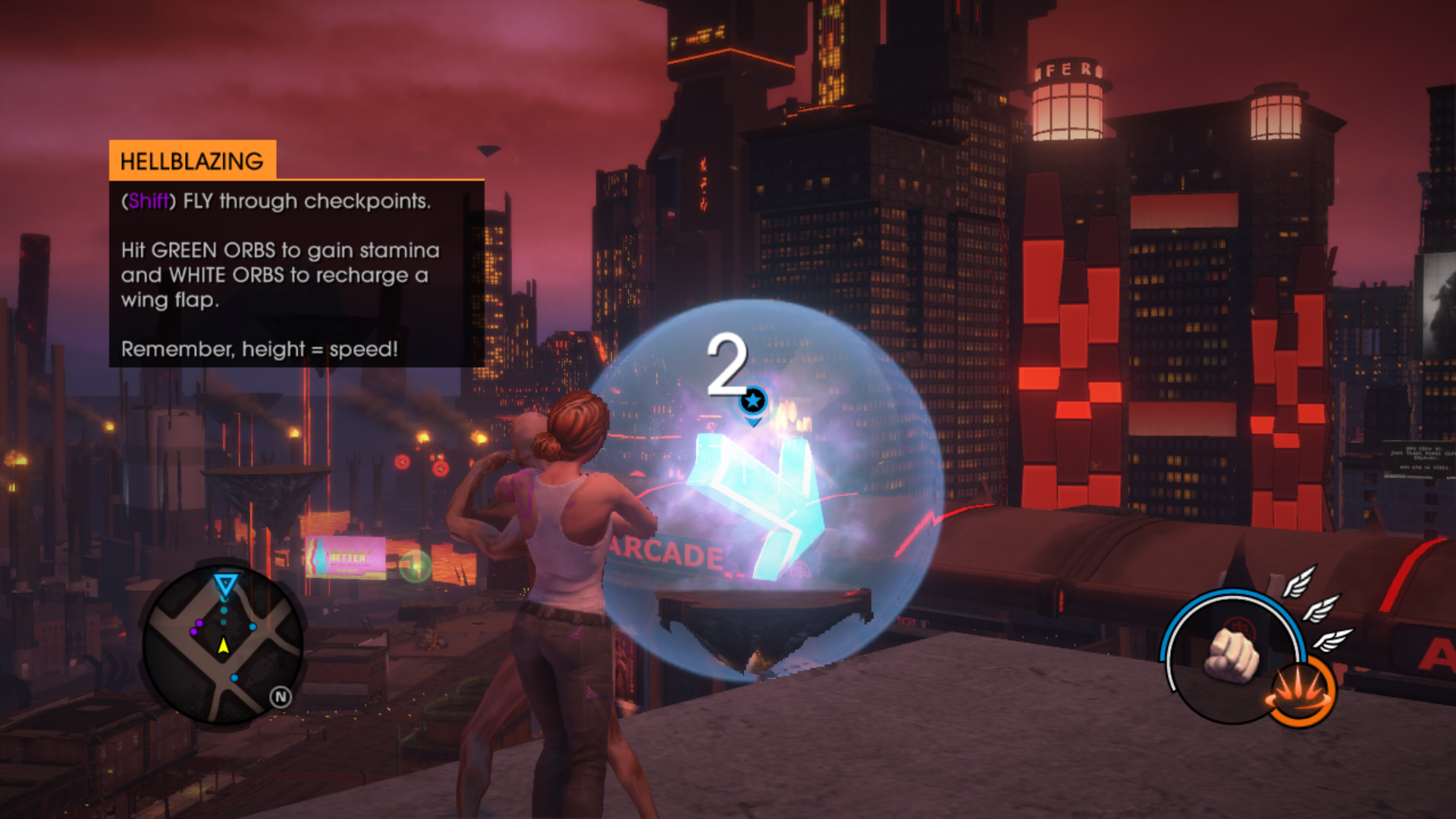1456x819 pixels.
Task: Click the blue star checkpoint marker
Action: click(753, 400)
